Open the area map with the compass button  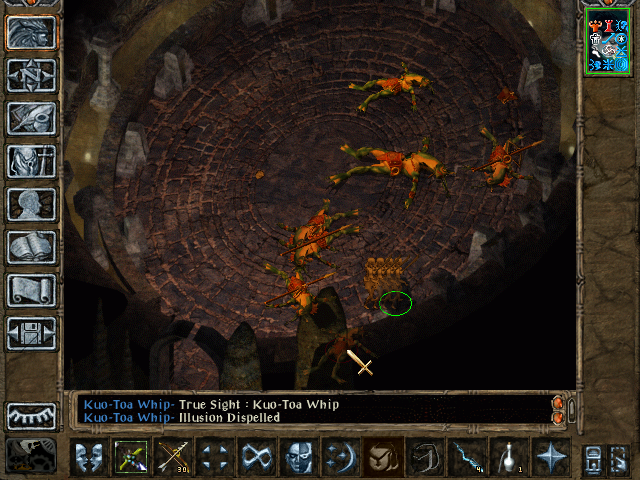coord(32,75)
